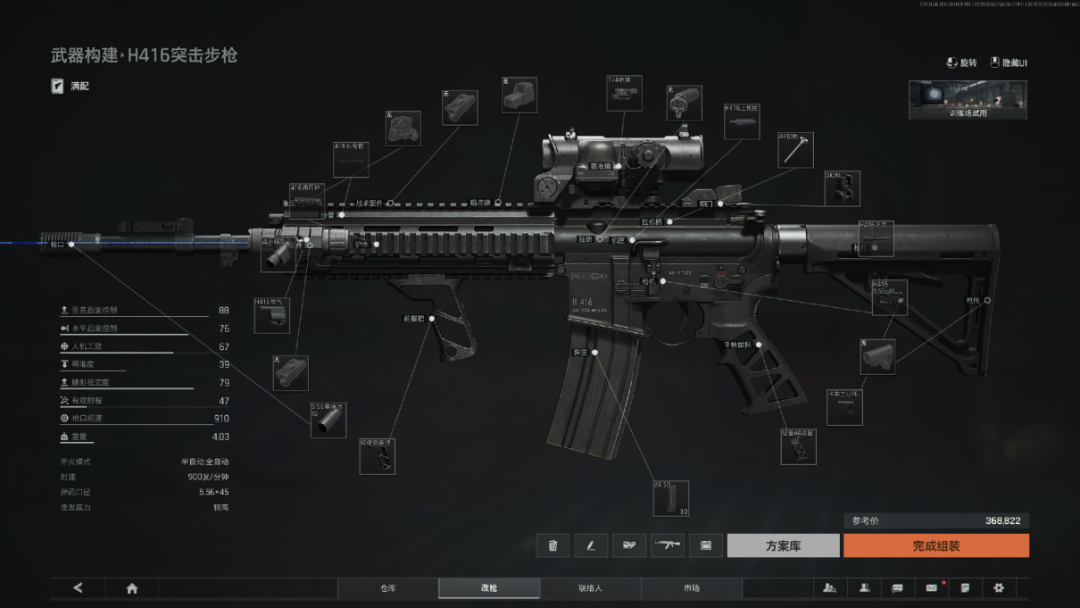The width and height of the screenshot is (1080, 608).
Task: Toggle 隐藏UI hide interface option
Action: pyautogui.click(x=1009, y=62)
